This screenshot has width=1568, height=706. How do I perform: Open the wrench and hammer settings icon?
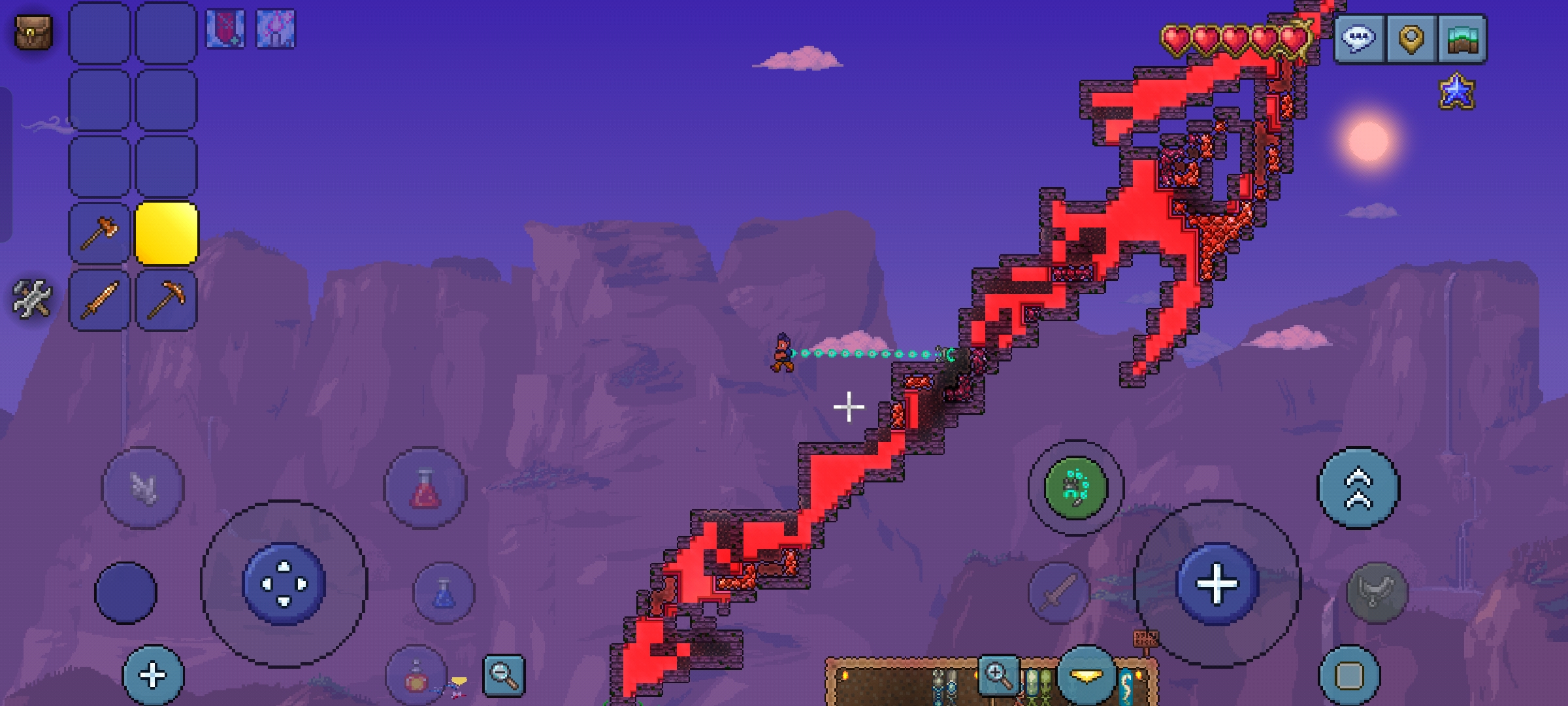[31, 299]
